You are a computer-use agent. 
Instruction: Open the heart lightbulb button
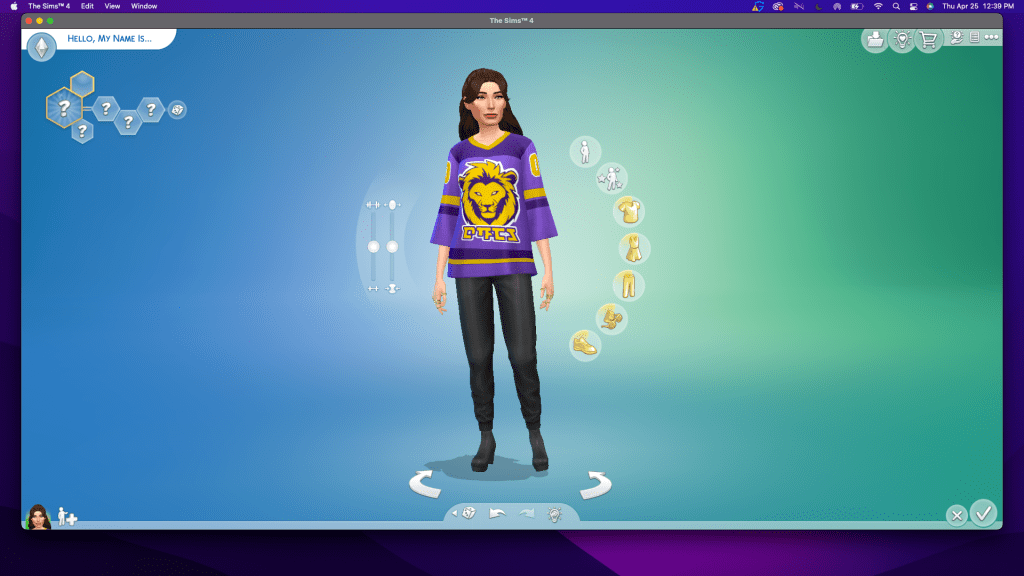pos(902,39)
